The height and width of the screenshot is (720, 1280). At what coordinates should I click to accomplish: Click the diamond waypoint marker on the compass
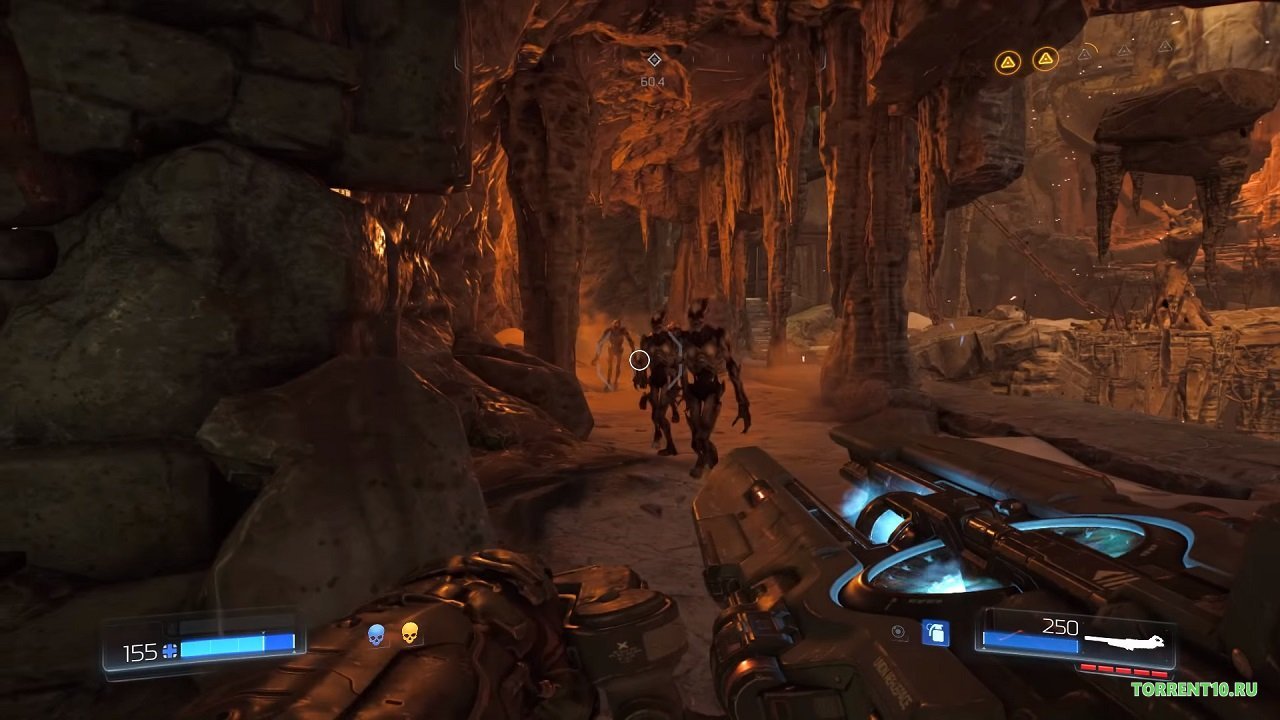point(655,60)
